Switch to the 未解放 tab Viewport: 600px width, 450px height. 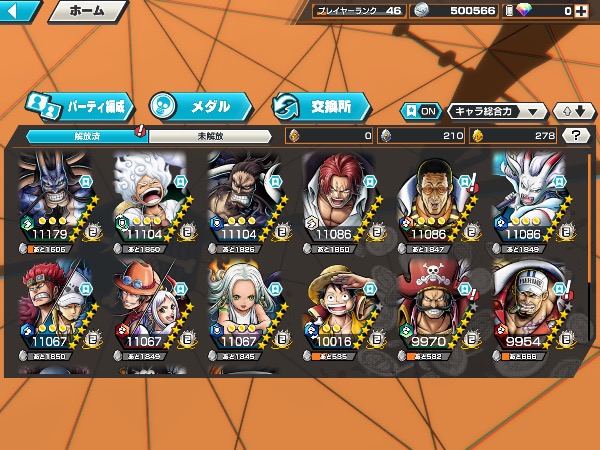(209, 136)
